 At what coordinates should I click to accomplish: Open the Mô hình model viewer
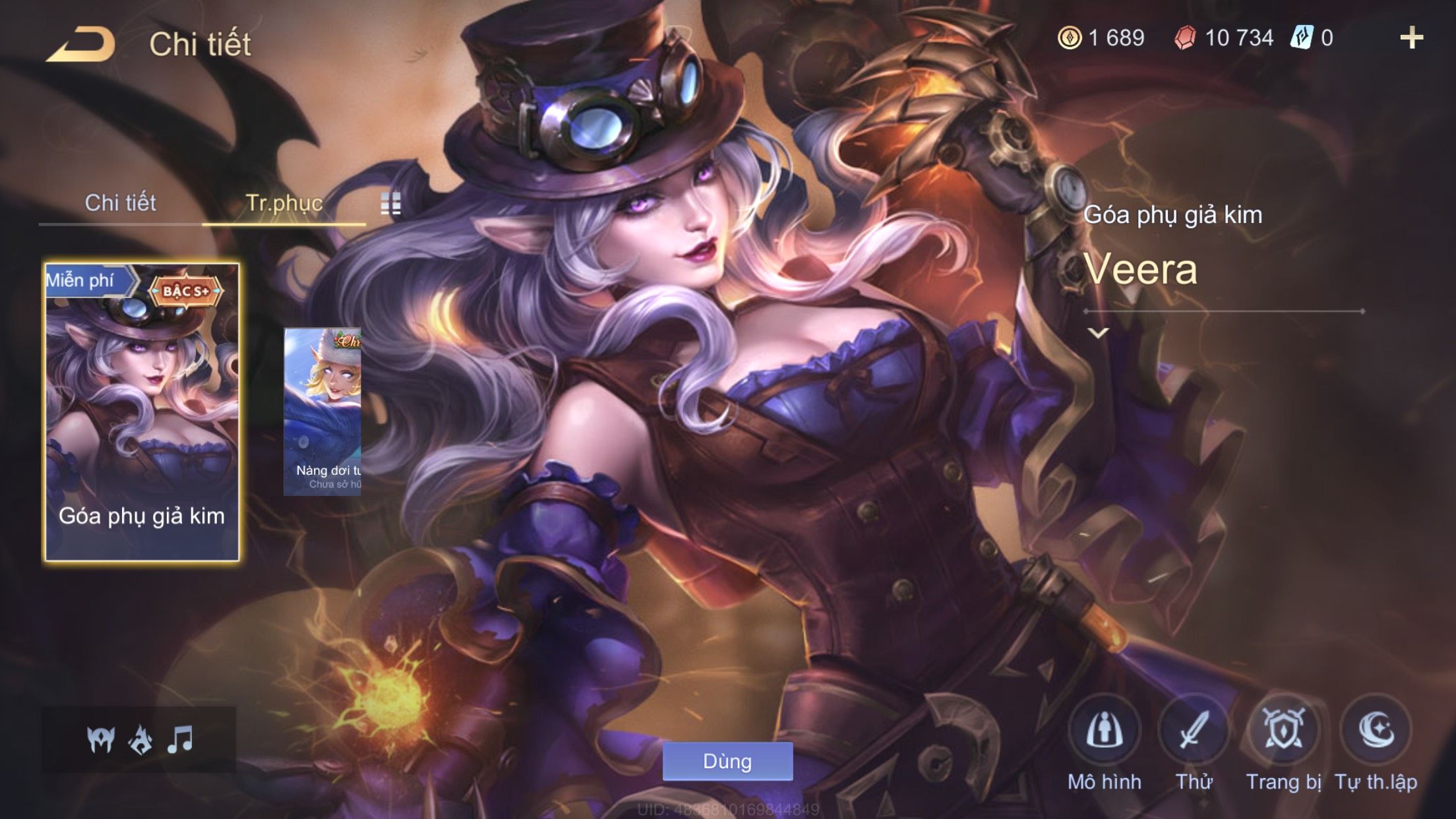click(x=1105, y=731)
